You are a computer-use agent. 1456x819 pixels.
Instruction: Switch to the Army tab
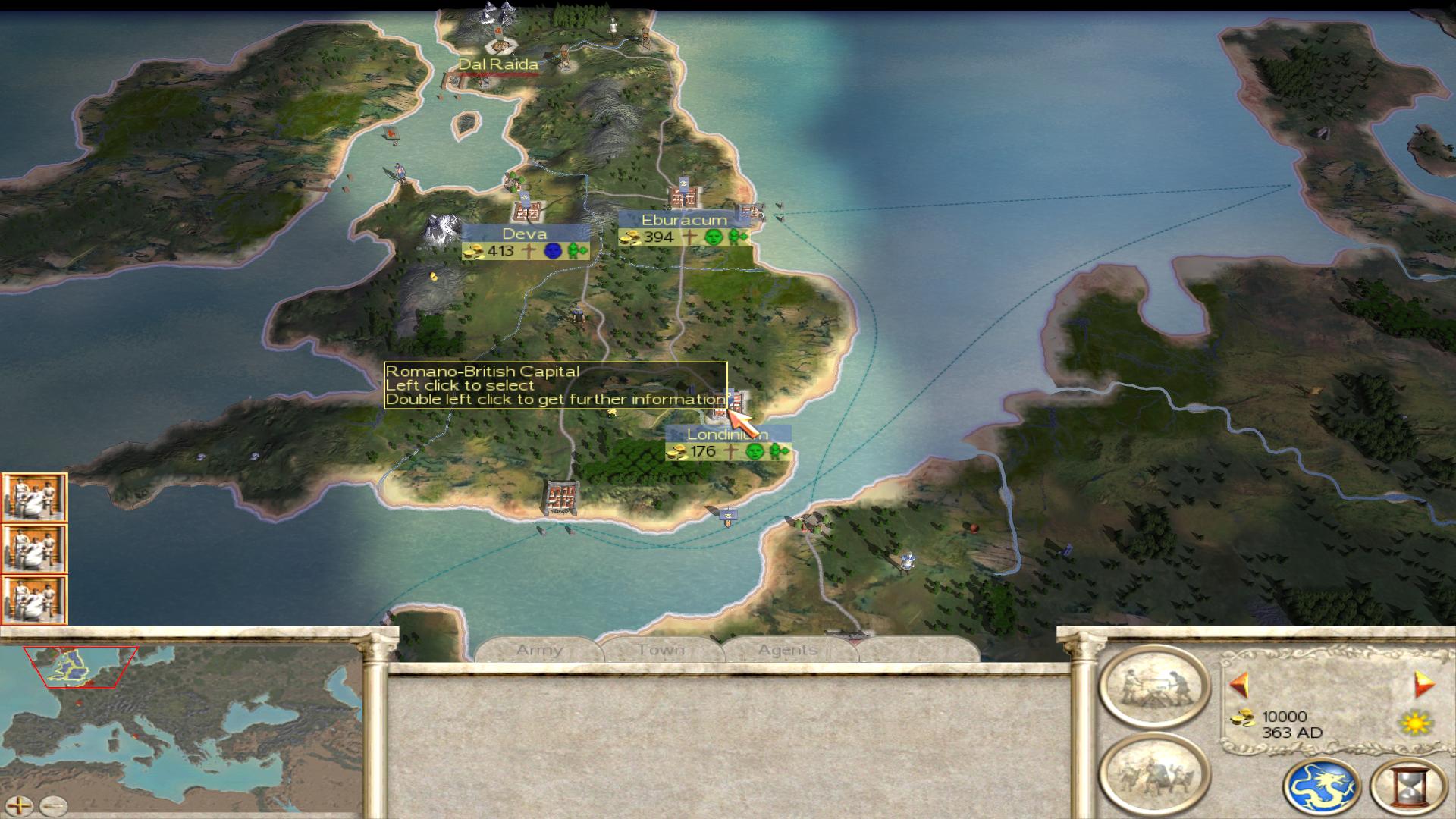(539, 650)
